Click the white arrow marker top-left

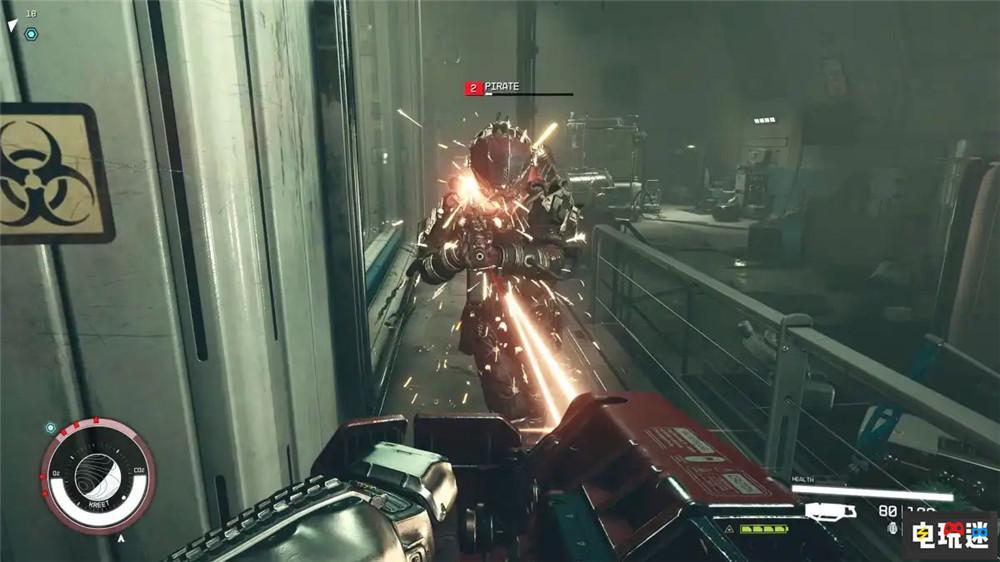coord(13,25)
